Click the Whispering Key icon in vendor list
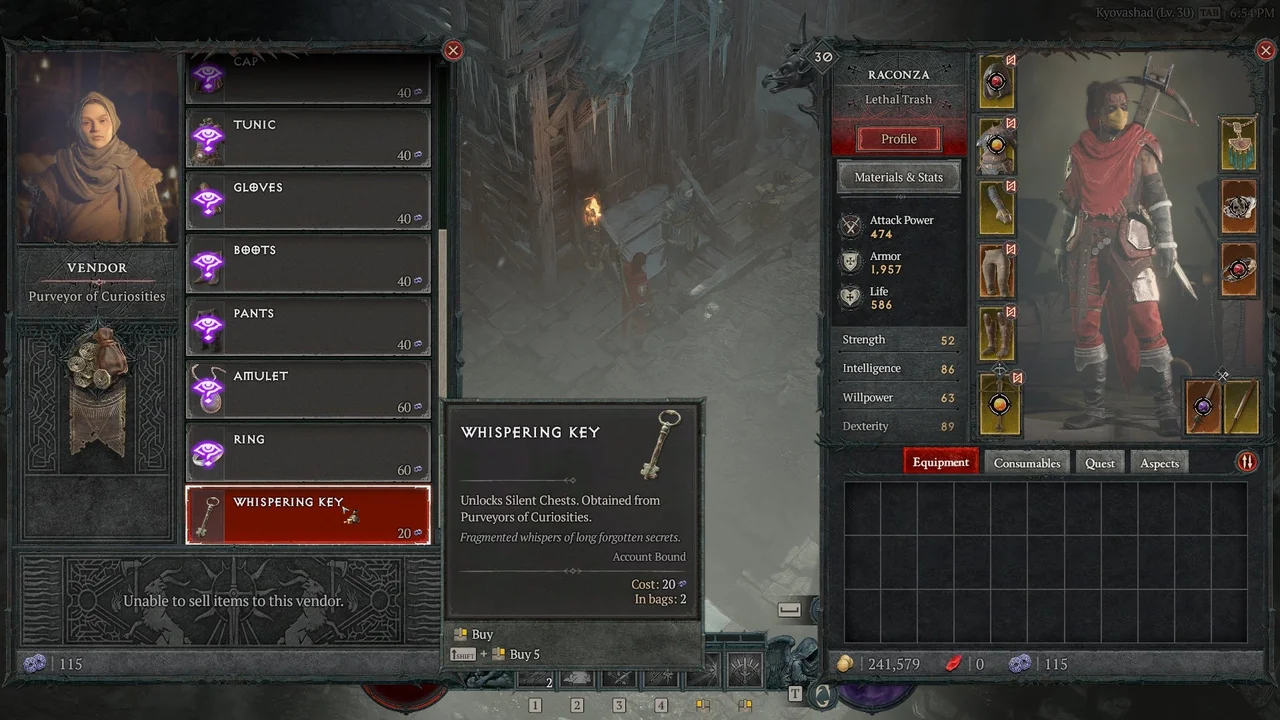Viewport: 1280px width, 720px height. (x=207, y=514)
